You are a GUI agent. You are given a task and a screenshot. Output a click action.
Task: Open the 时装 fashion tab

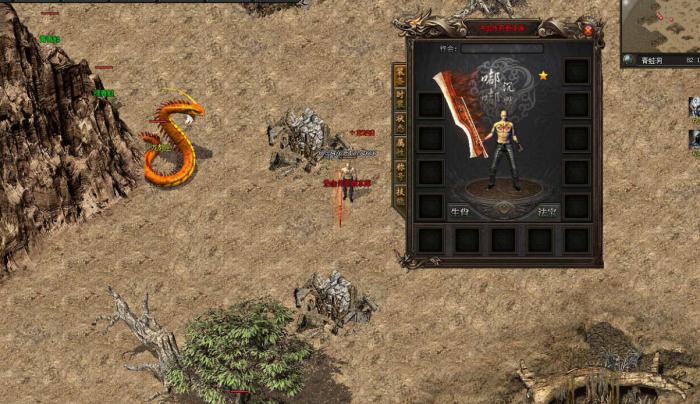click(x=400, y=100)
